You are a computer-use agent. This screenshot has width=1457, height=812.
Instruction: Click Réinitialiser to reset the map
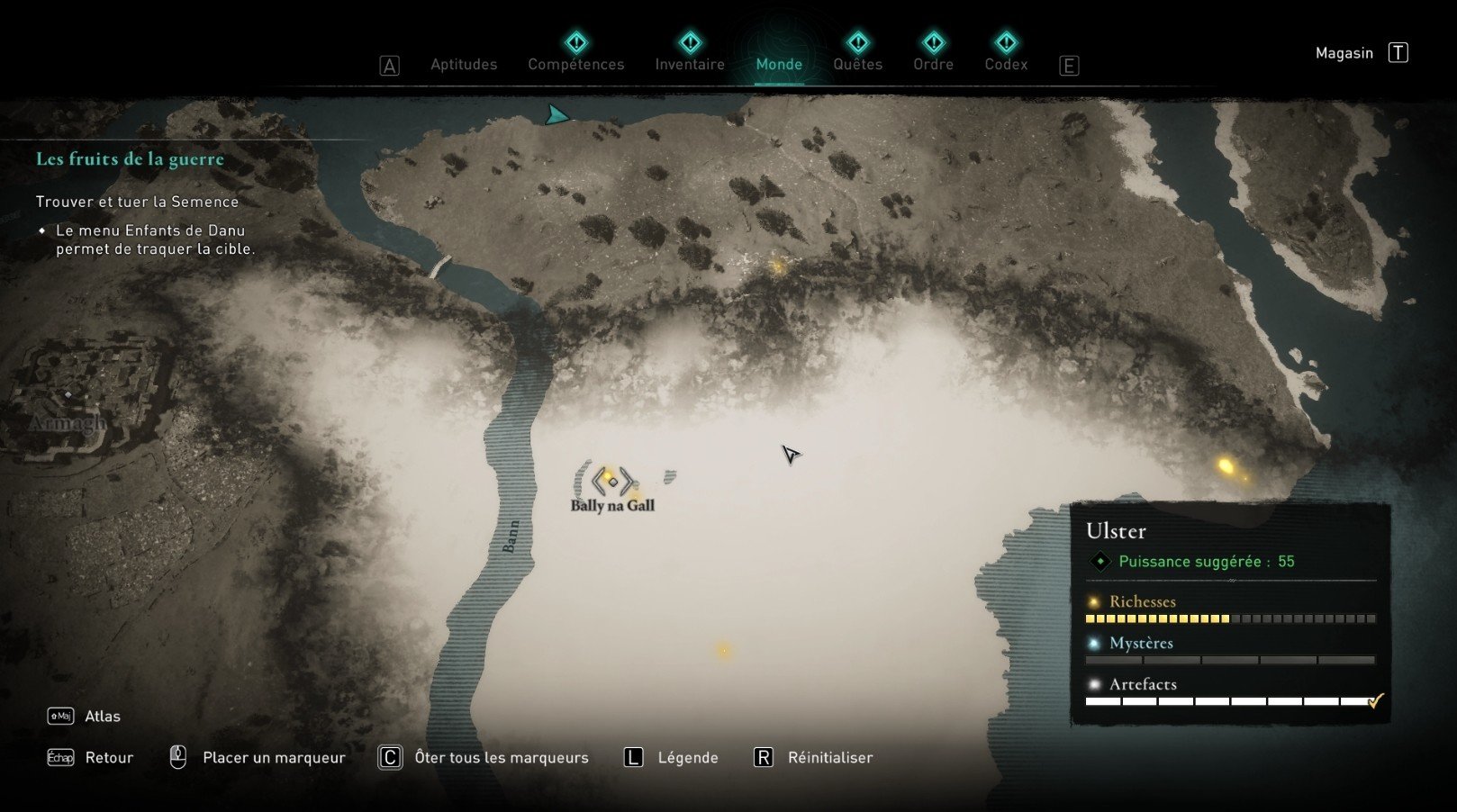[829, 757]
